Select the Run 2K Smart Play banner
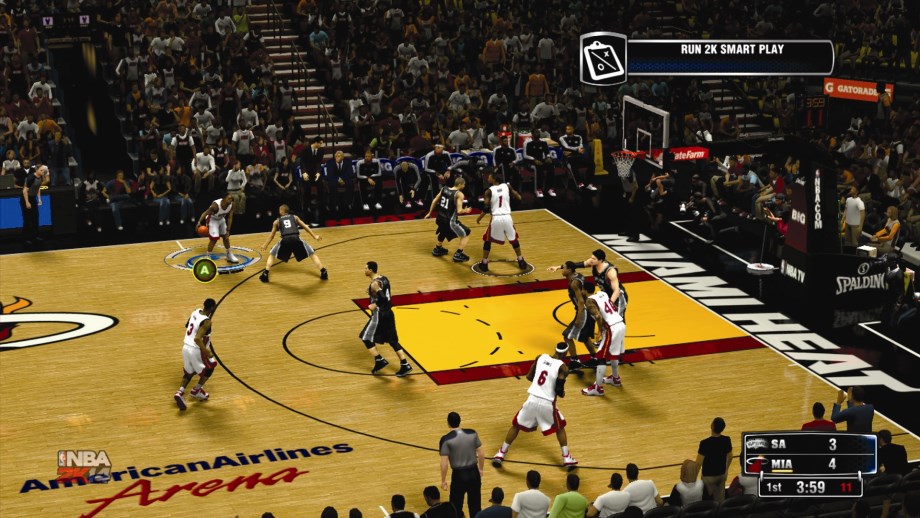The height and width of the screenshot is (518, 920). click(729, 57)
